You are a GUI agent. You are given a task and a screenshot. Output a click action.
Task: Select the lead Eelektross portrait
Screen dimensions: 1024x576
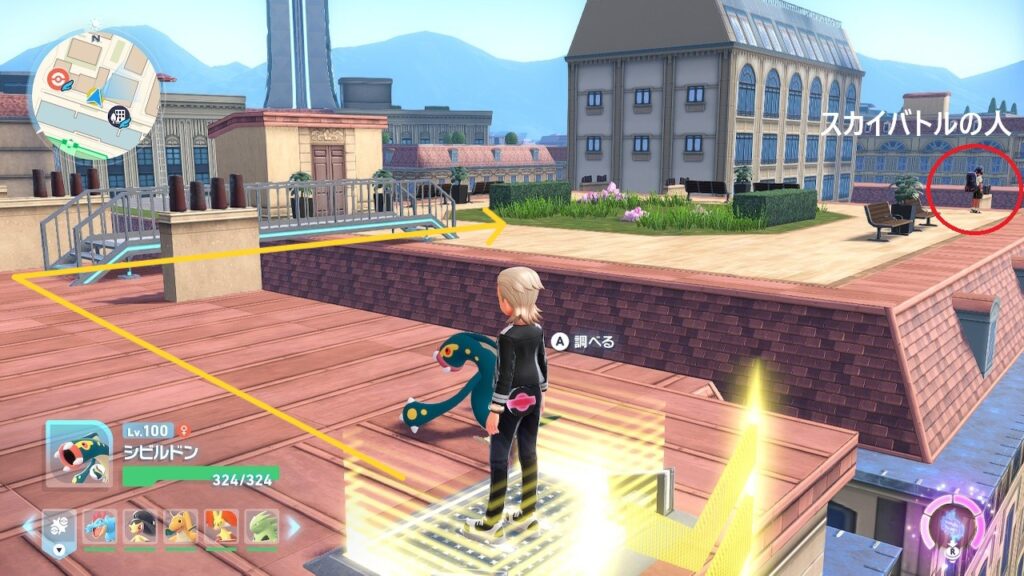pyautogui.click(x=78, y=454)
